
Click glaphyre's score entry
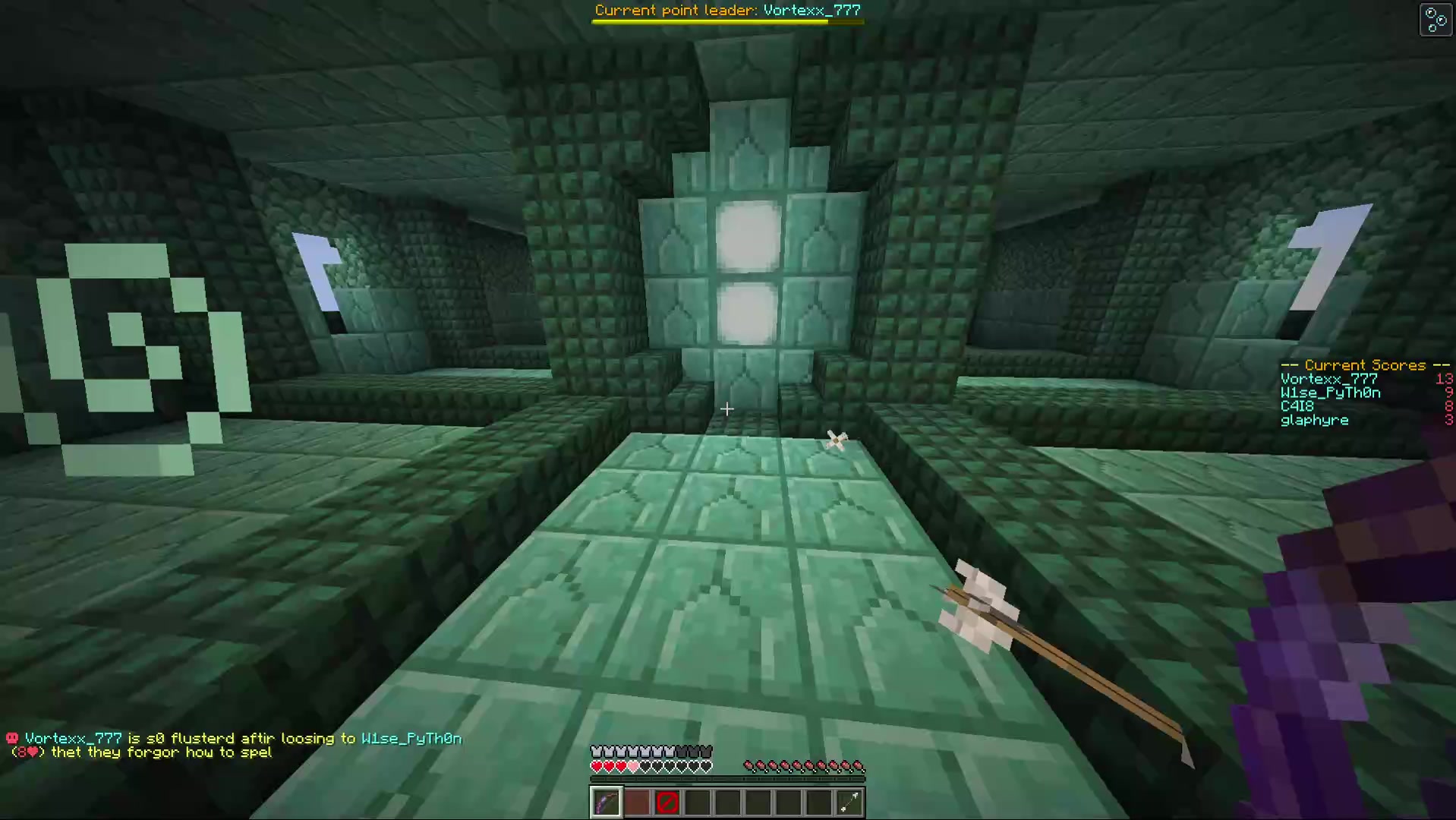point(1314,420)
